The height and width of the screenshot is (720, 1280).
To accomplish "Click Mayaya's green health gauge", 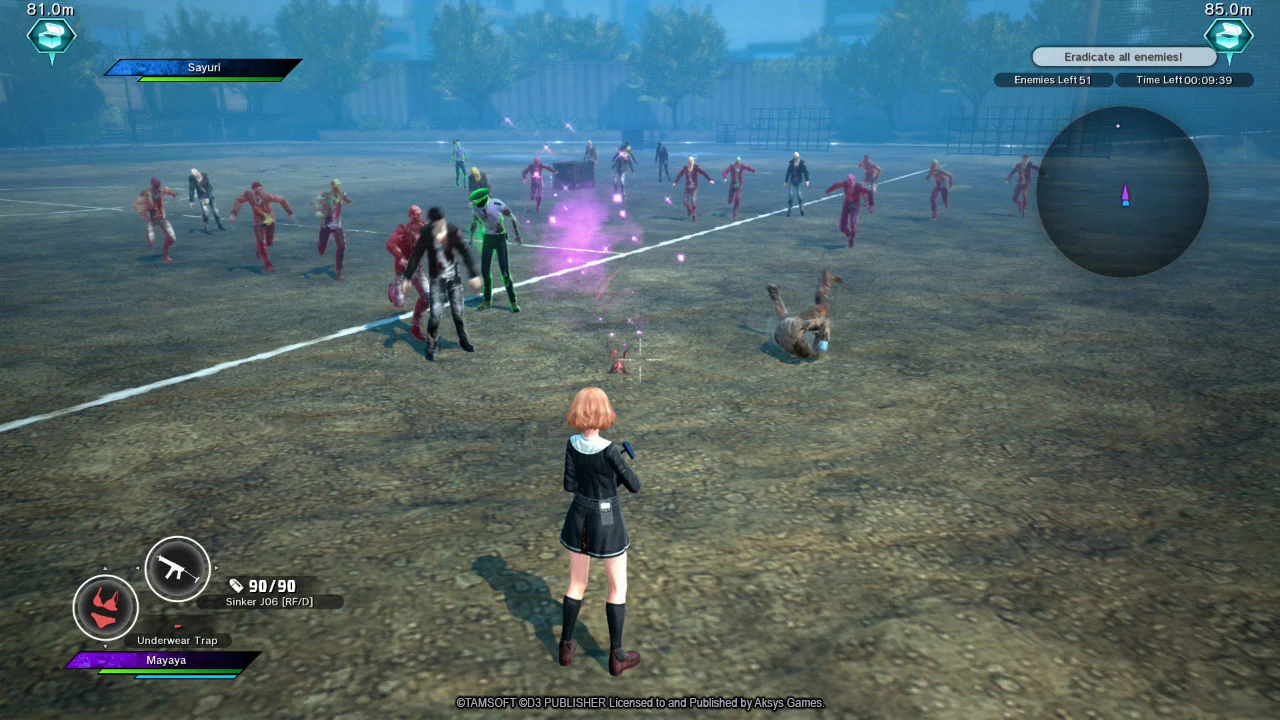I will click(170, 671).
